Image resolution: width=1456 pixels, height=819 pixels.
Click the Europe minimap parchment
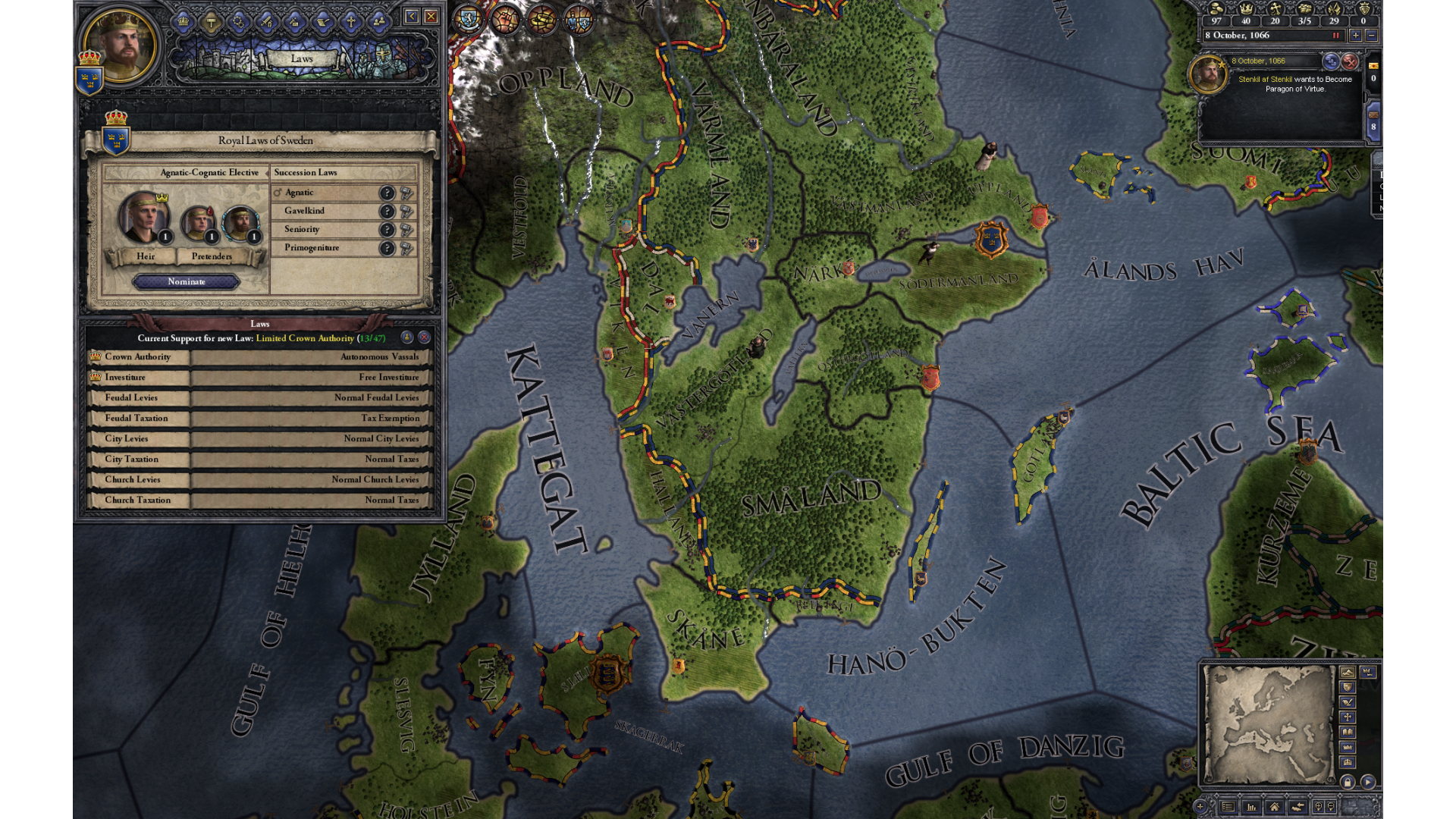(x=1268, y=724)
